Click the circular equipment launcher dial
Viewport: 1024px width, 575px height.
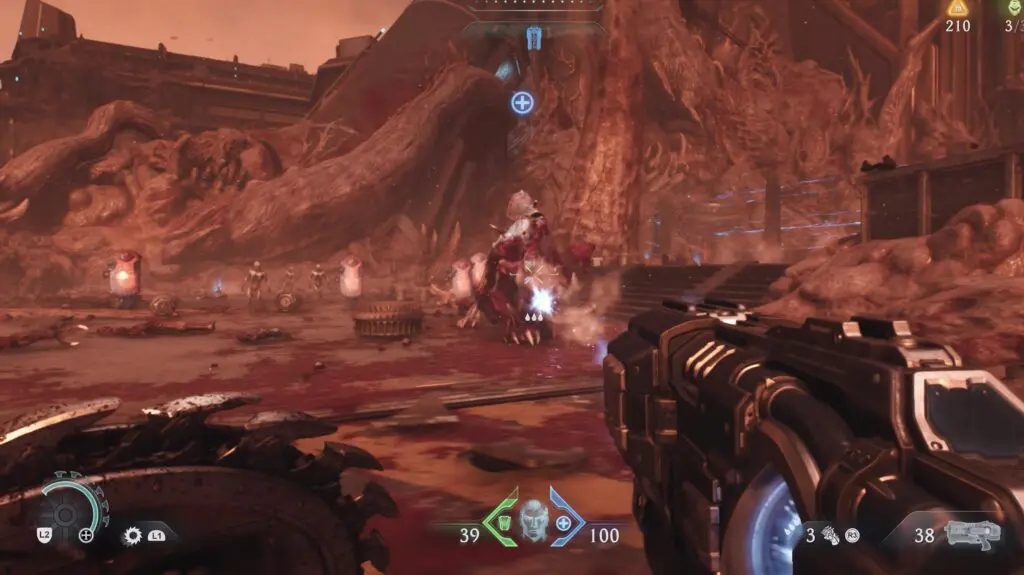coord(67,514)
